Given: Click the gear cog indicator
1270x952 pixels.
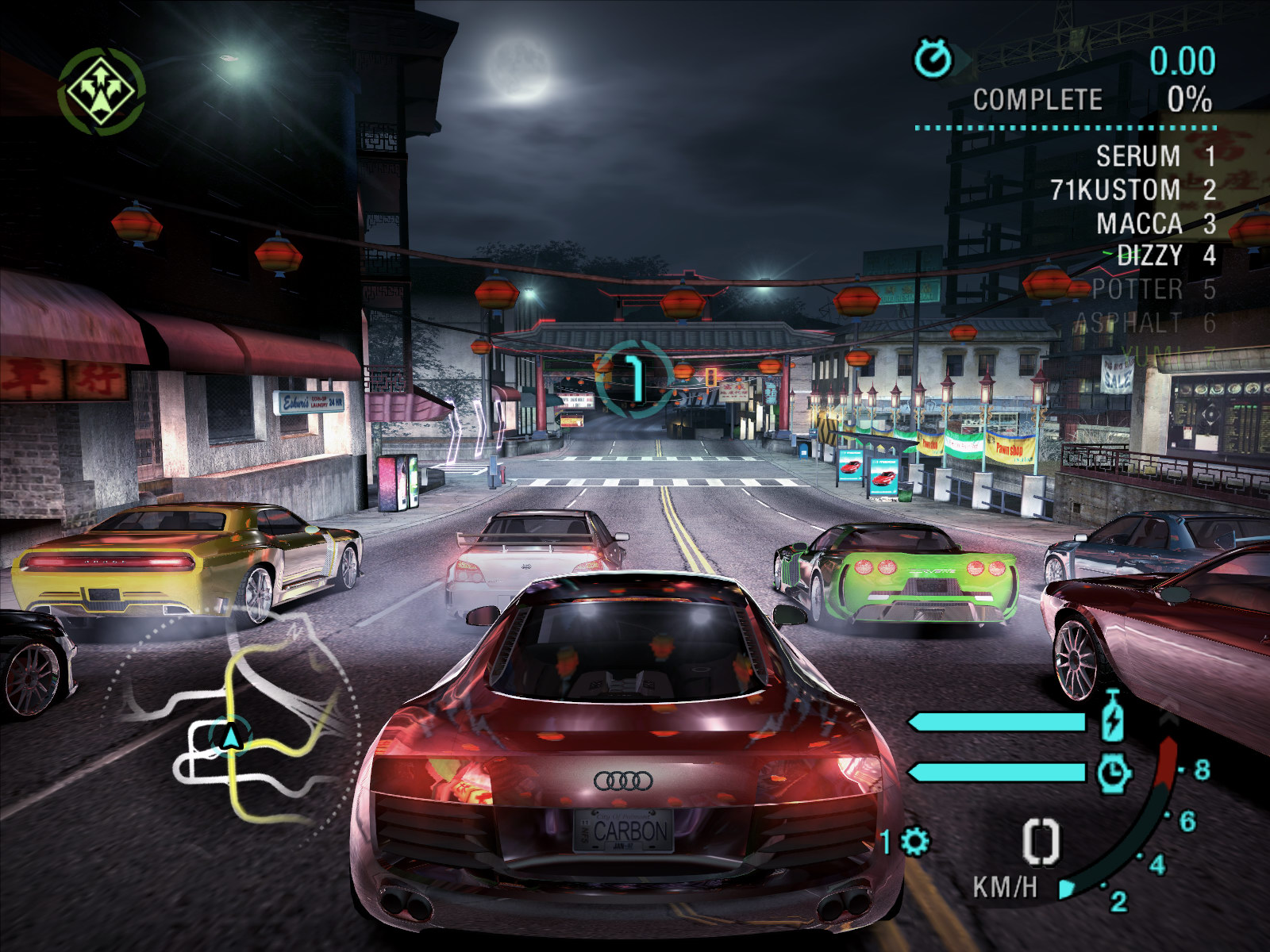Looking at the screenshot, I should 914,842.
